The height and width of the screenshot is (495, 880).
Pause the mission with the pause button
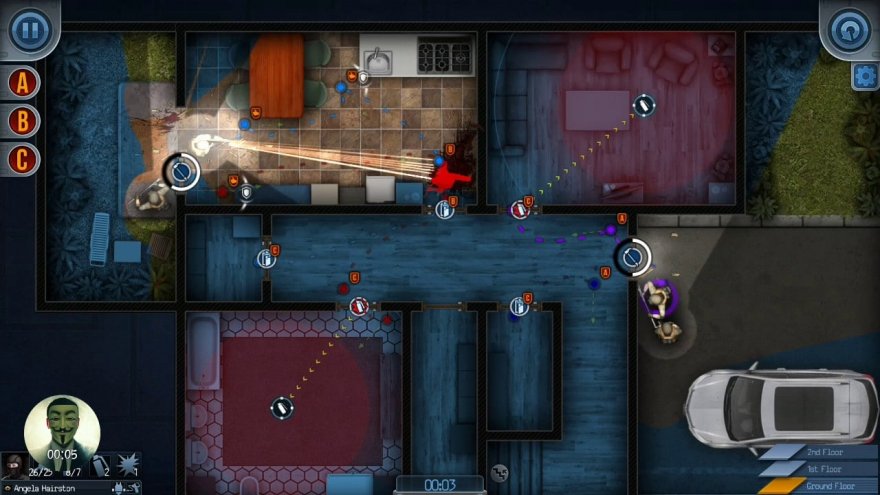[x=29, y=29]
